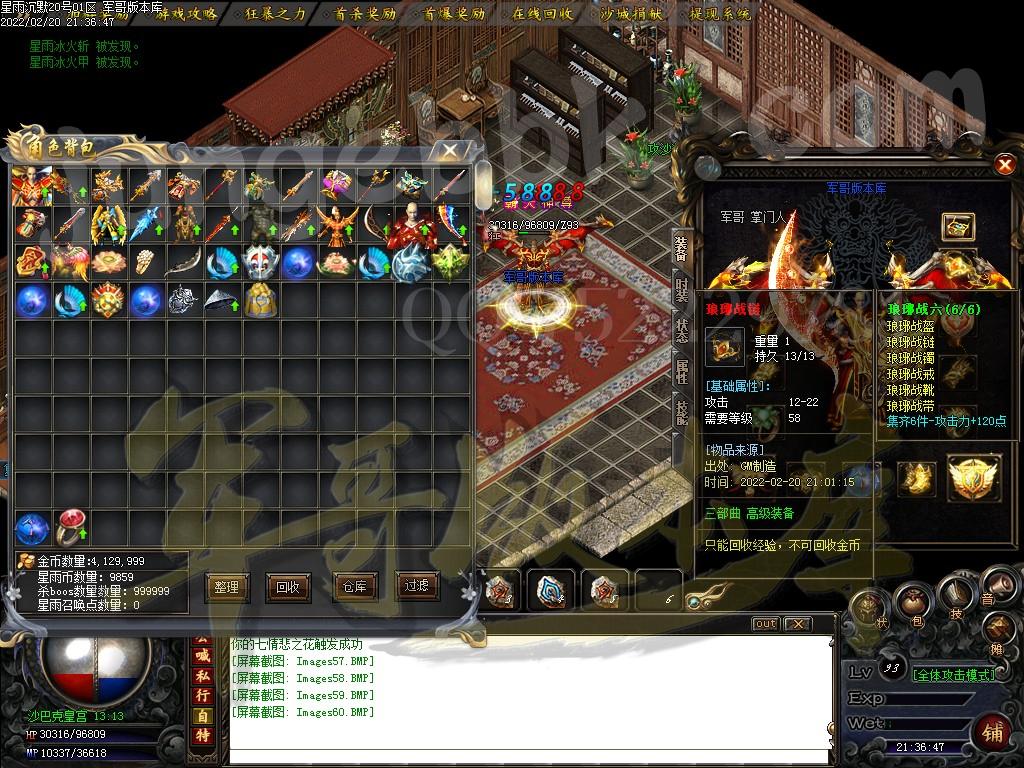The image size is (1024, 768).
Task: Close the character backpack window
Action: point(451,151)
